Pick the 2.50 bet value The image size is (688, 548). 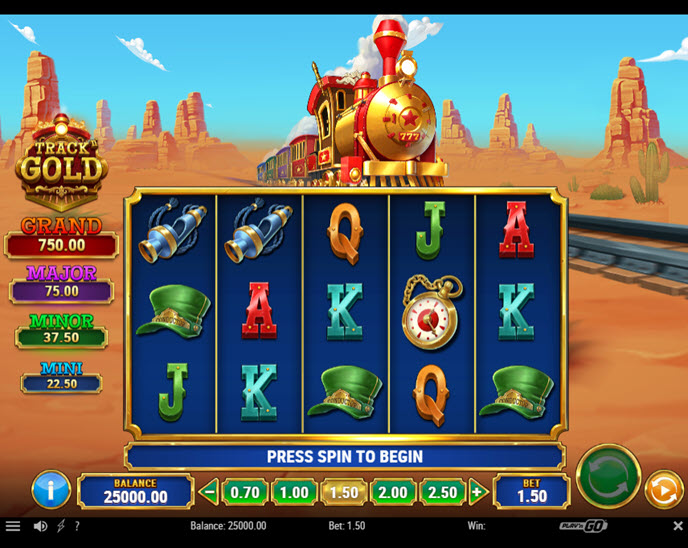coord(442,492)
